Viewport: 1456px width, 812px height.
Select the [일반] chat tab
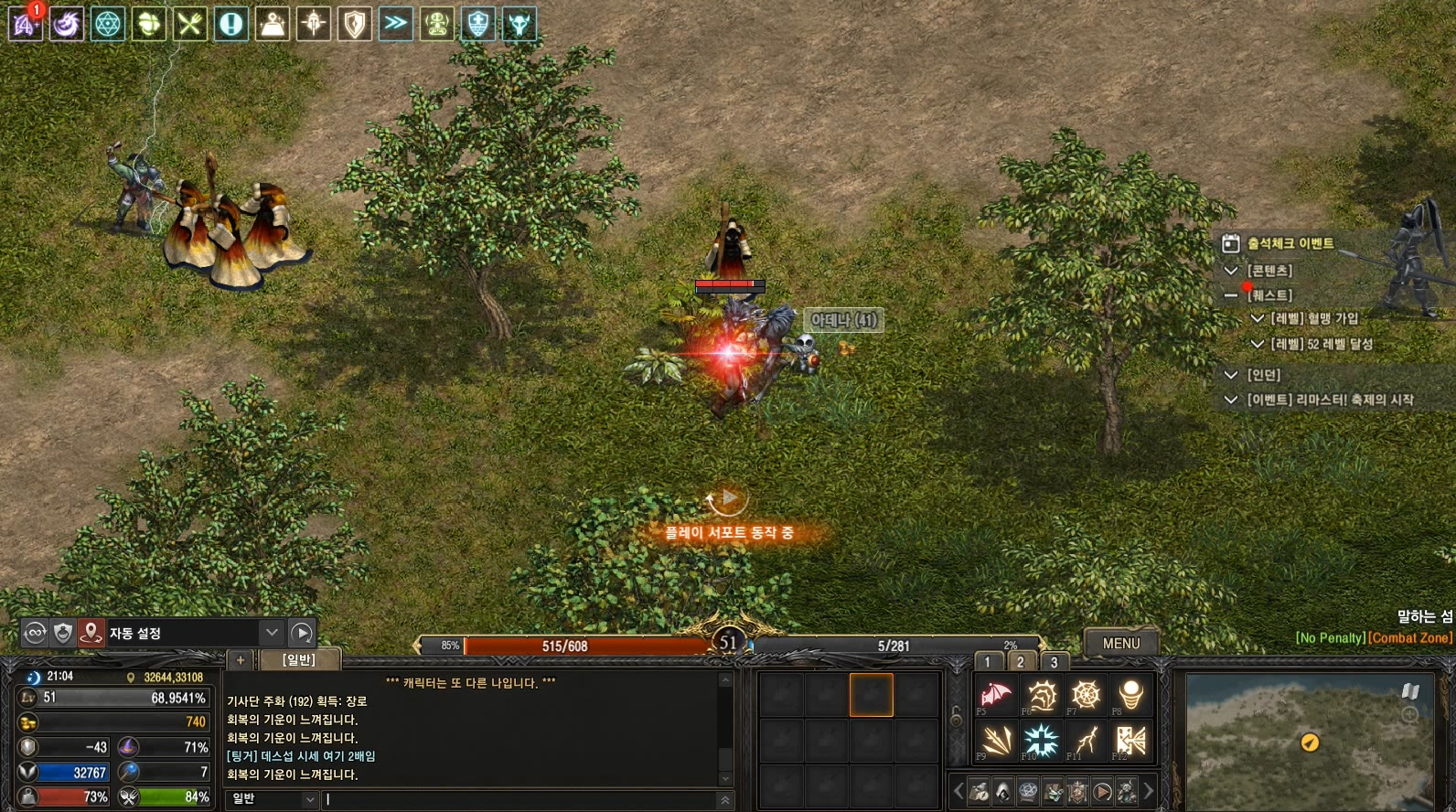(x=299, y=659)
